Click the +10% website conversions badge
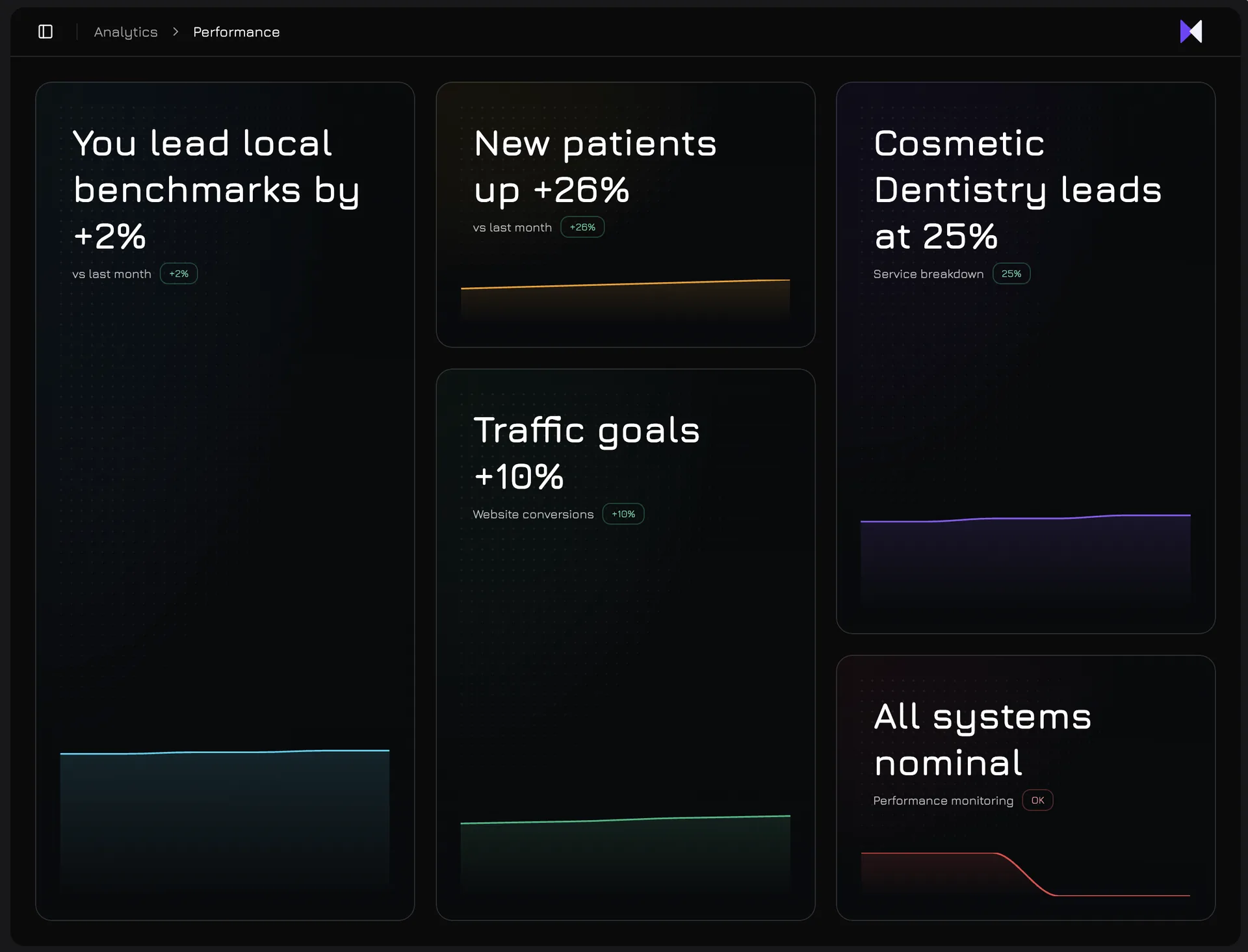This screenshot has height=952, width=1248. coord(623,514)
